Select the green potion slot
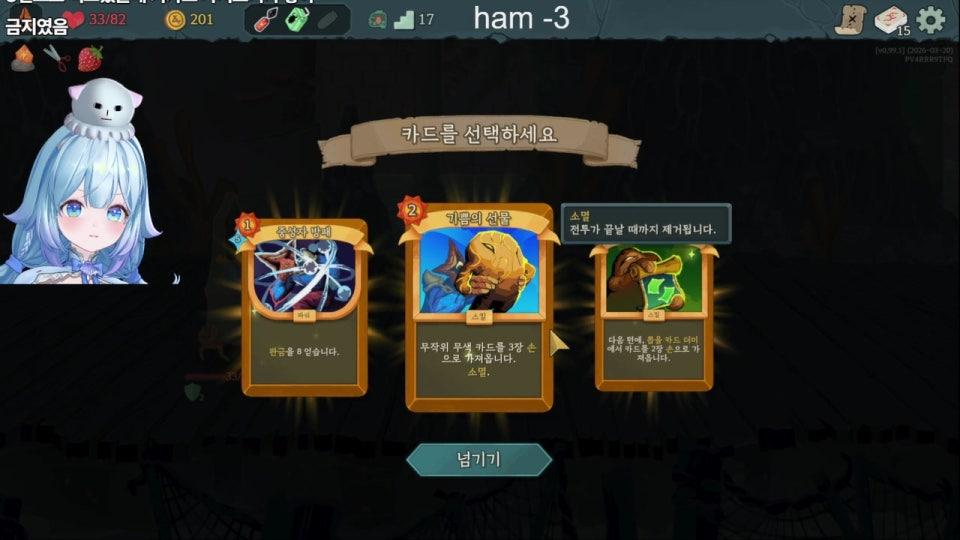This screenshot has height=540, width=960. tap(296, 19)
